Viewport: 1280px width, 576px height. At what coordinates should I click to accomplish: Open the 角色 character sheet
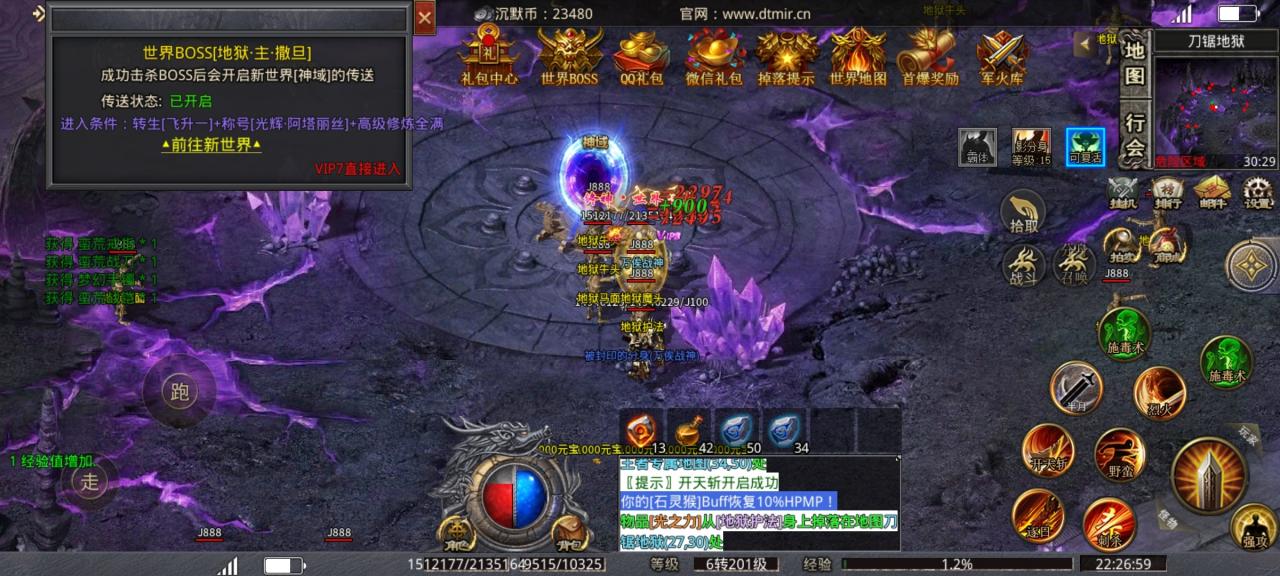tap(455, 530)
